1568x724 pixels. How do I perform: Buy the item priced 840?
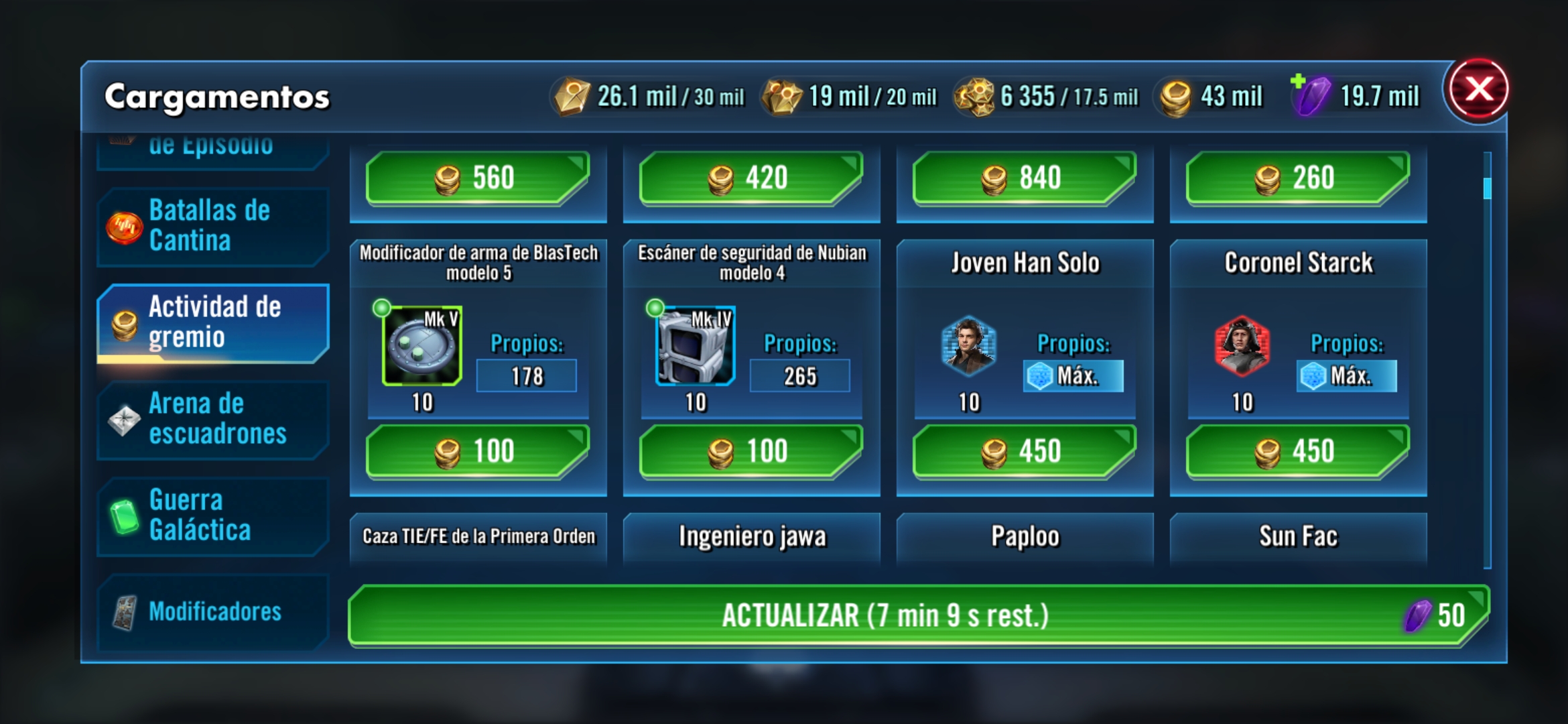pyautogui.click(x=1024, y=178)
